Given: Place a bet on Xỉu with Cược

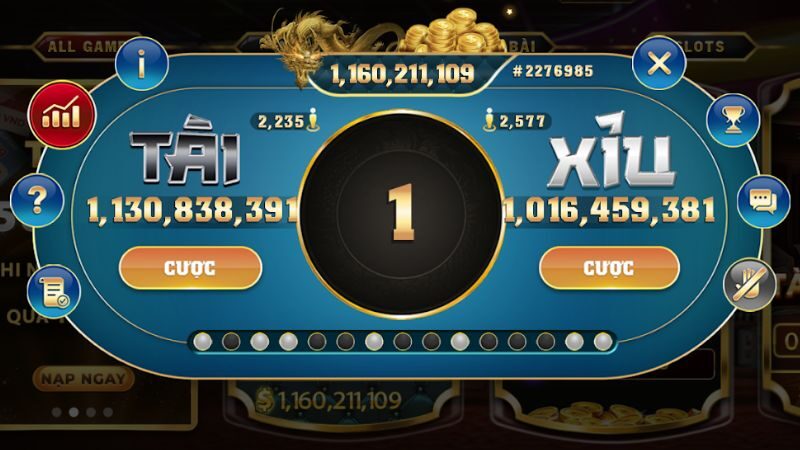Looking at the screenshot, I should (609, 267).
